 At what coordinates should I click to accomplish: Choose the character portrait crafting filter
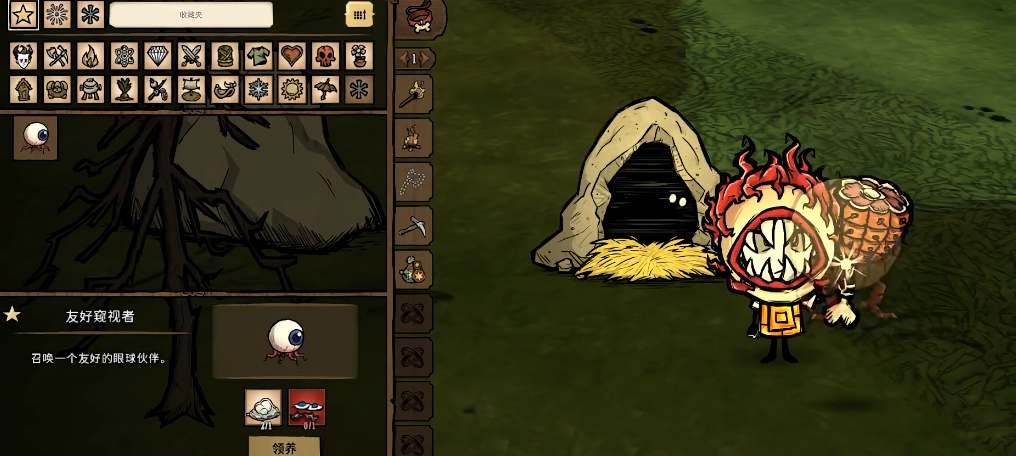click(x=24, y=56)
